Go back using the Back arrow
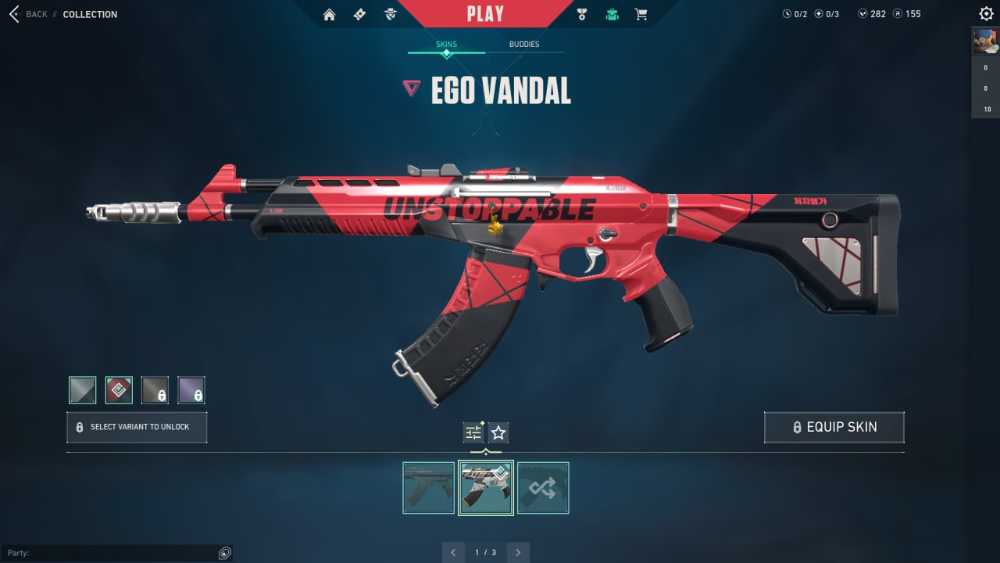 pyautogui.click(x=14, y=14)
